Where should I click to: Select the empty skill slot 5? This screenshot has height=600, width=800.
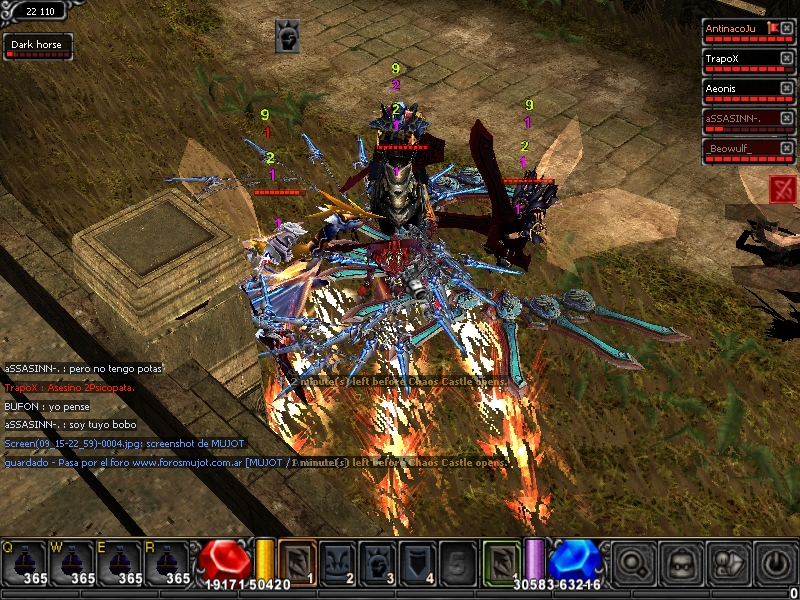coord(459,562)
